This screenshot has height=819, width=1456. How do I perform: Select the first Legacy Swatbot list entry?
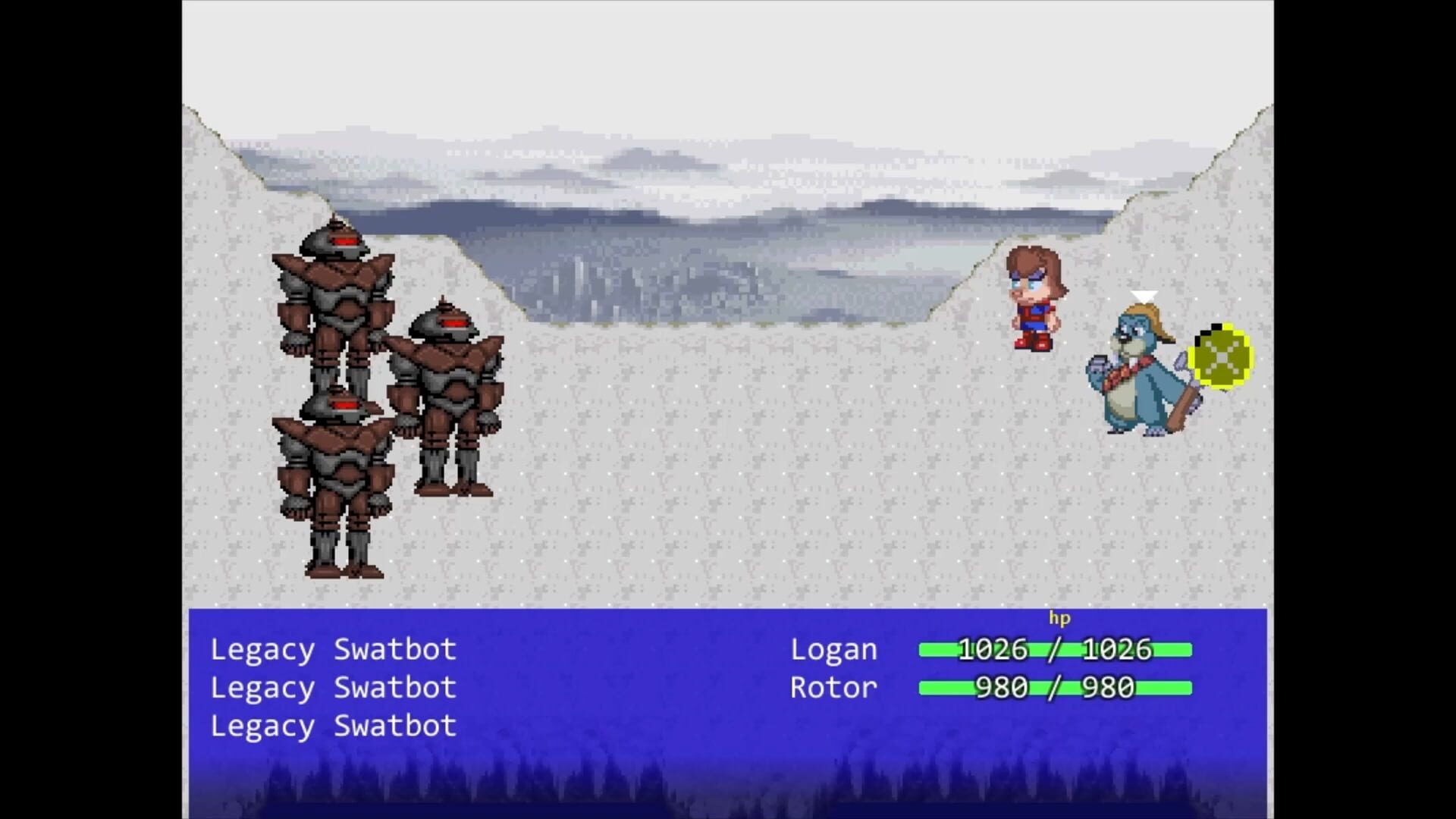(x=332, y=649)
